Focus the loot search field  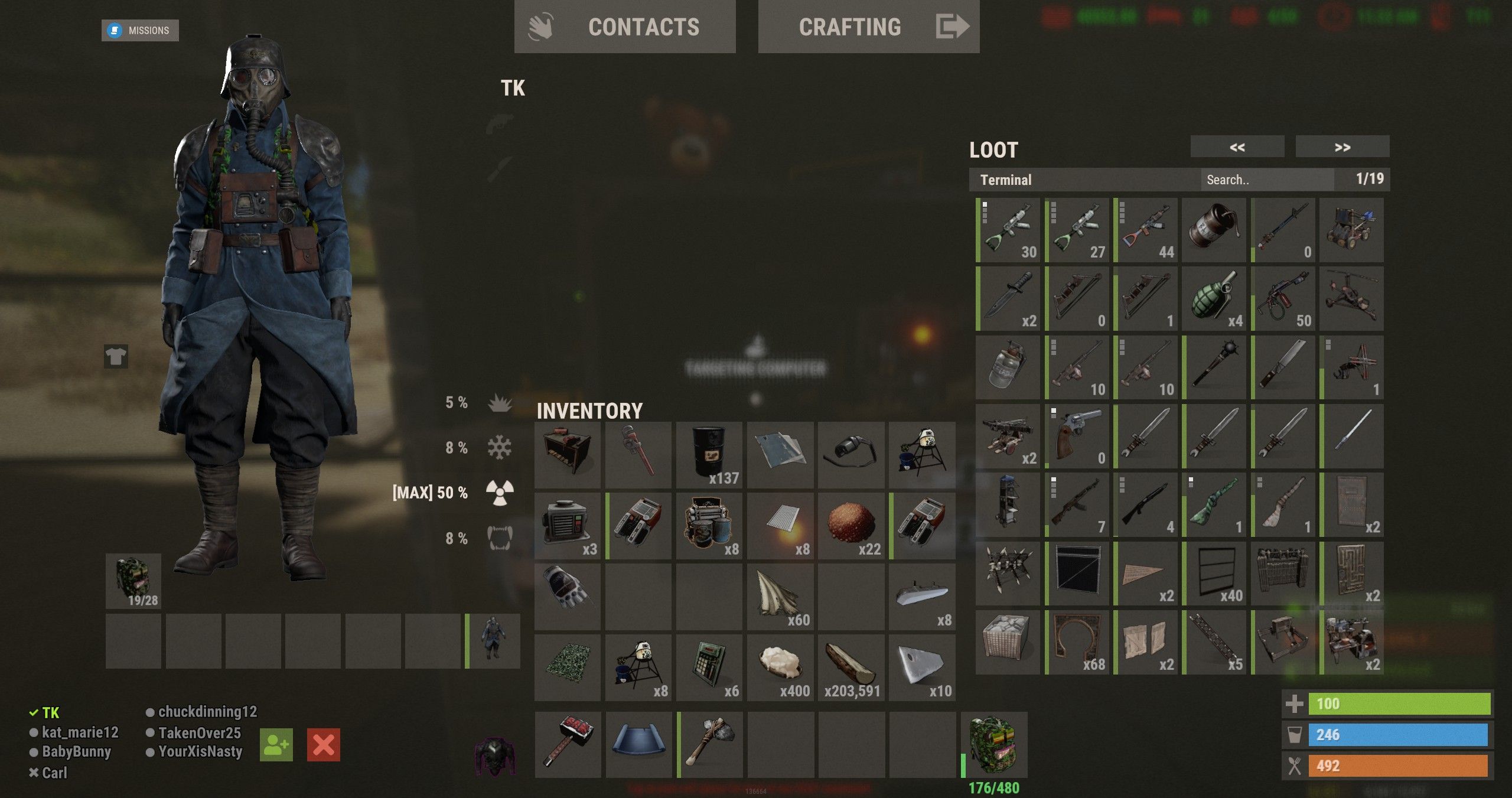1266,180
